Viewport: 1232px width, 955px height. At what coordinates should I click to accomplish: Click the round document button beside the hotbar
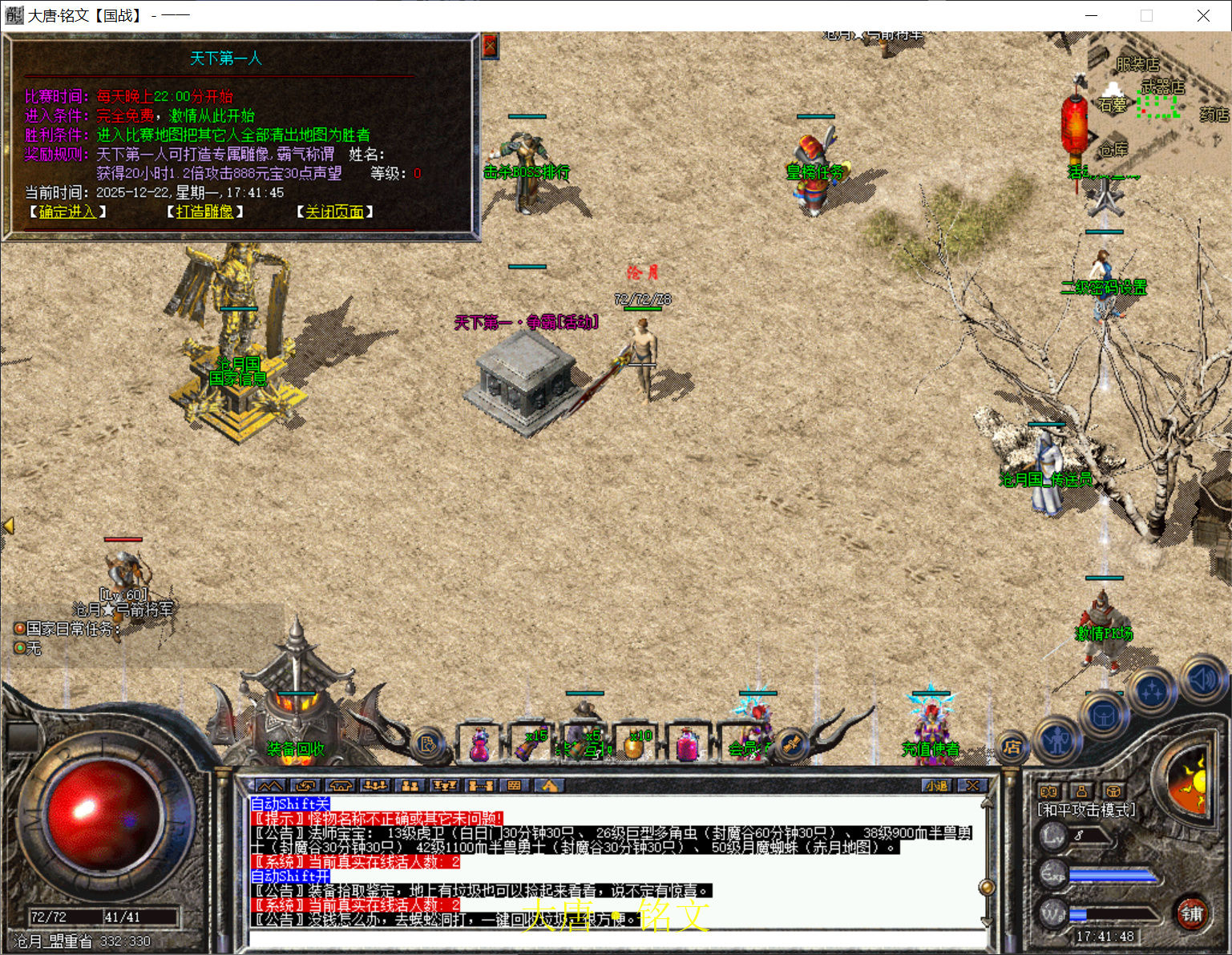428,745
